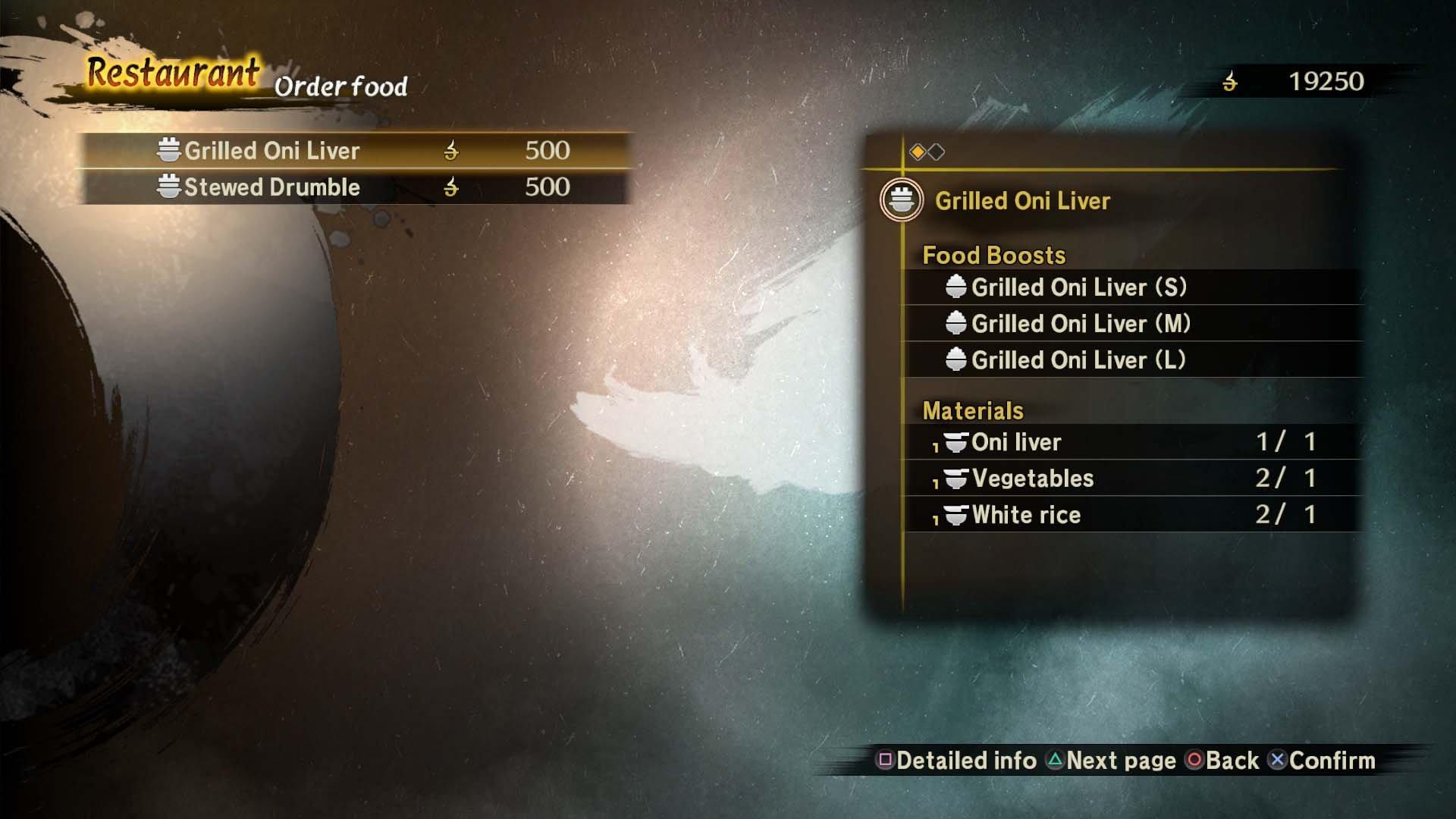Screen dimensions: 1456x819
Task: Select the empty diamond page indicator
Action: click(x=938, y=151)
